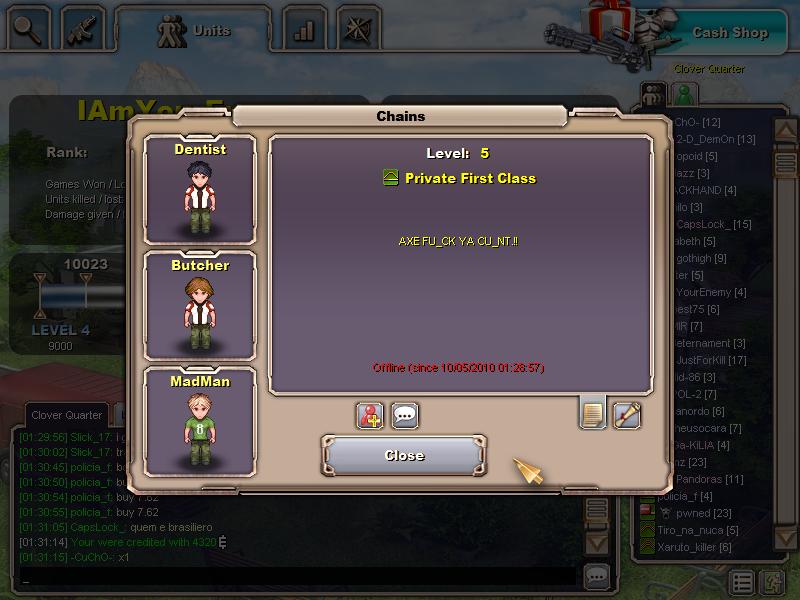The image size is (800, 600).
Task: Open the Units tab
Action: click(195, 30)
